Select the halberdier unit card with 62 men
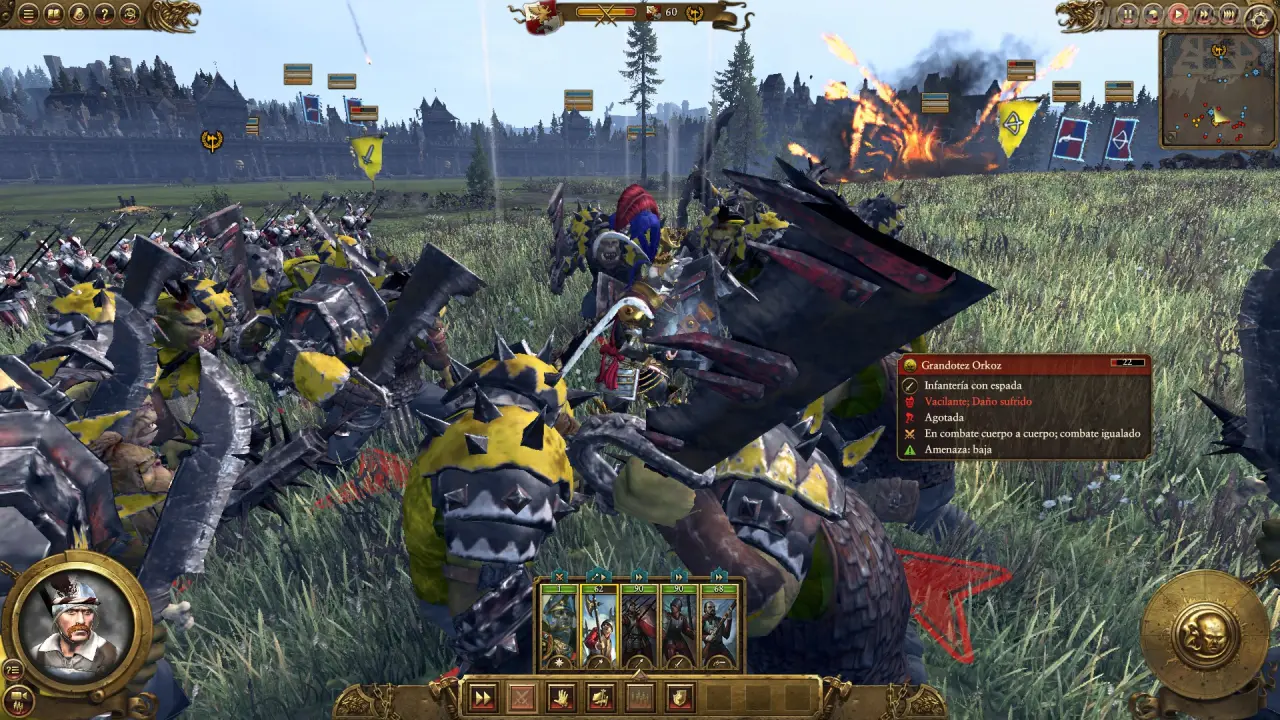The image size is (1280, 720). click(x=599, y=627)
